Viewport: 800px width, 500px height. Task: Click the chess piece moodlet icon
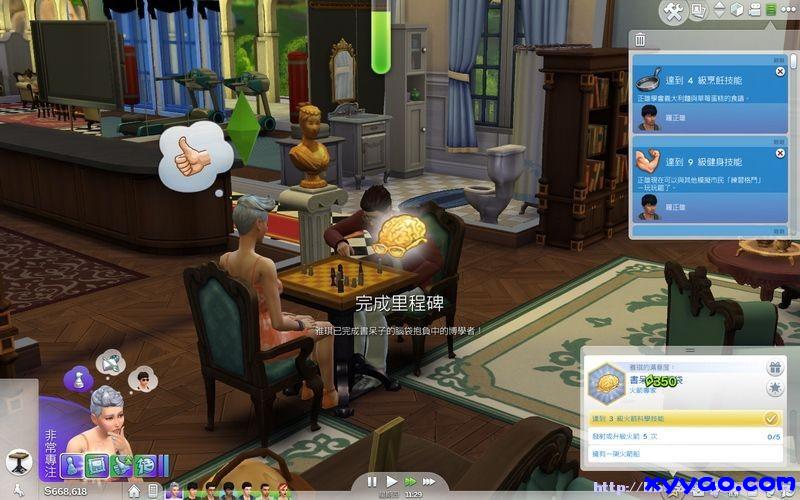(79, 378)
